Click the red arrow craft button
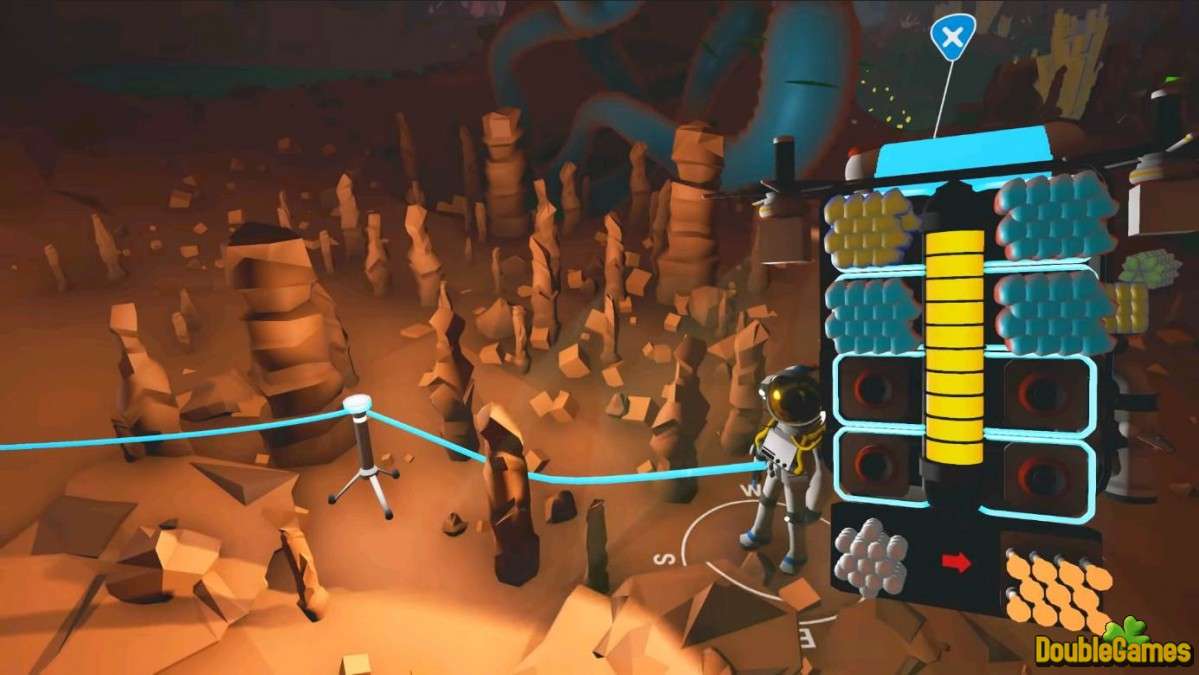 pyautogui.click(x=956, y=563)
